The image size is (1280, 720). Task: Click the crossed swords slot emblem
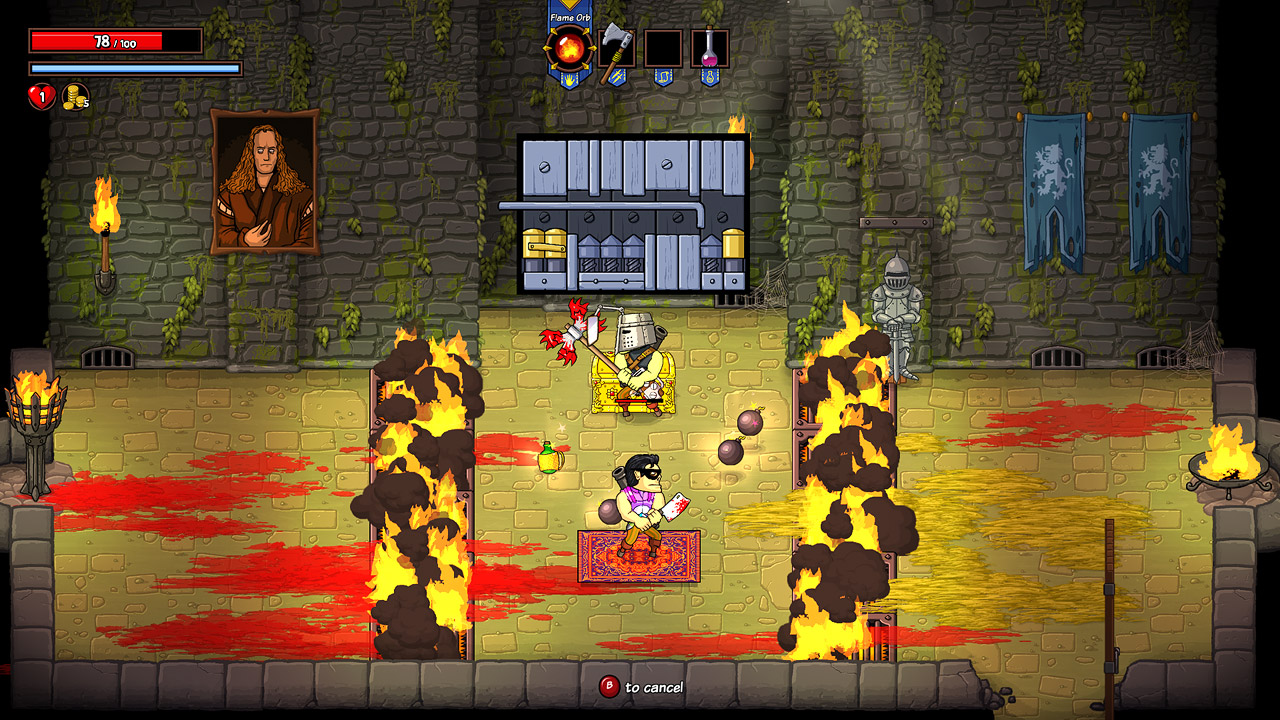617,77
